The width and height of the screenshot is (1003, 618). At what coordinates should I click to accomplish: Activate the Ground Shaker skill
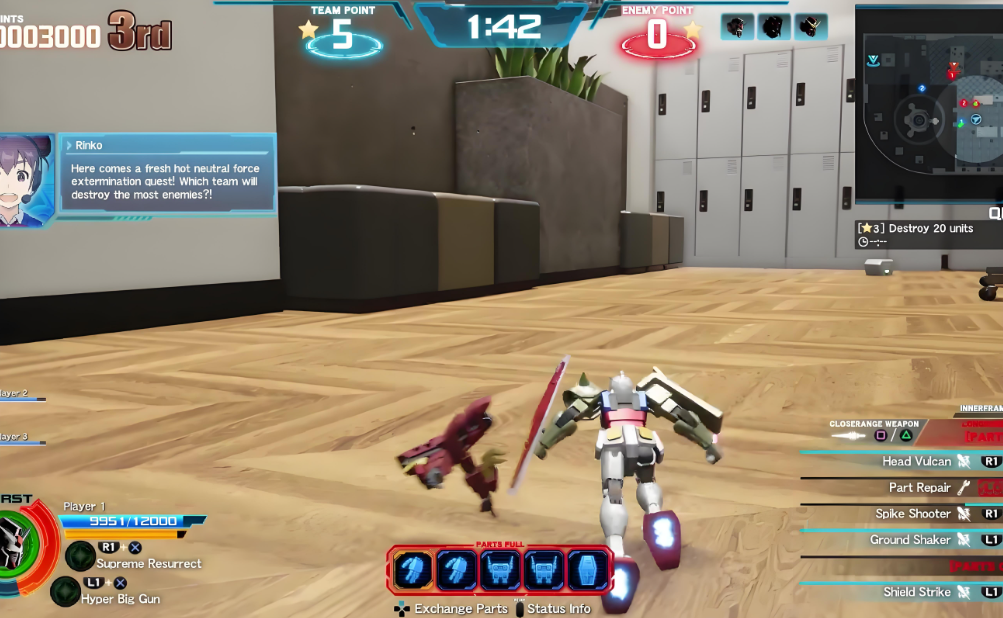(909, 540)
